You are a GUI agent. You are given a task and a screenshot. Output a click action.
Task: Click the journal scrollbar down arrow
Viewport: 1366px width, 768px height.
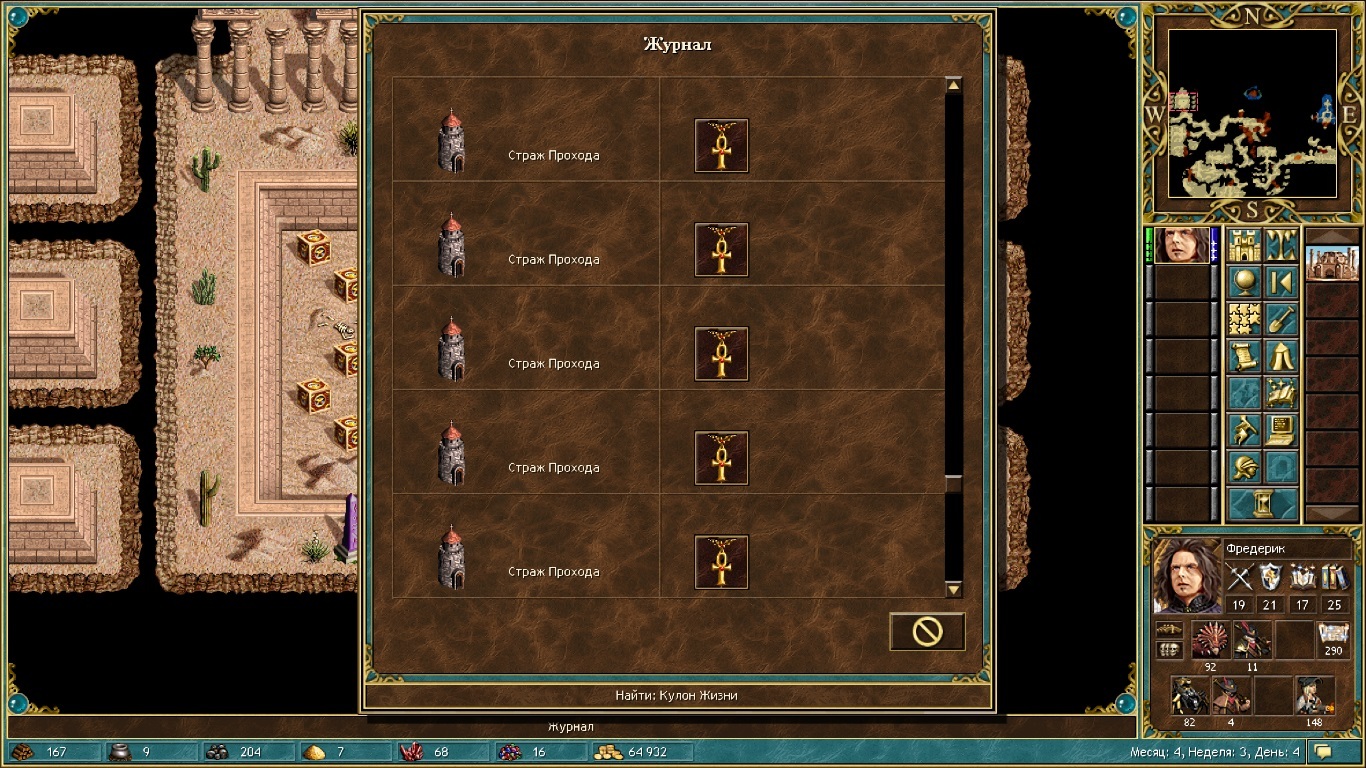[953, 590]
